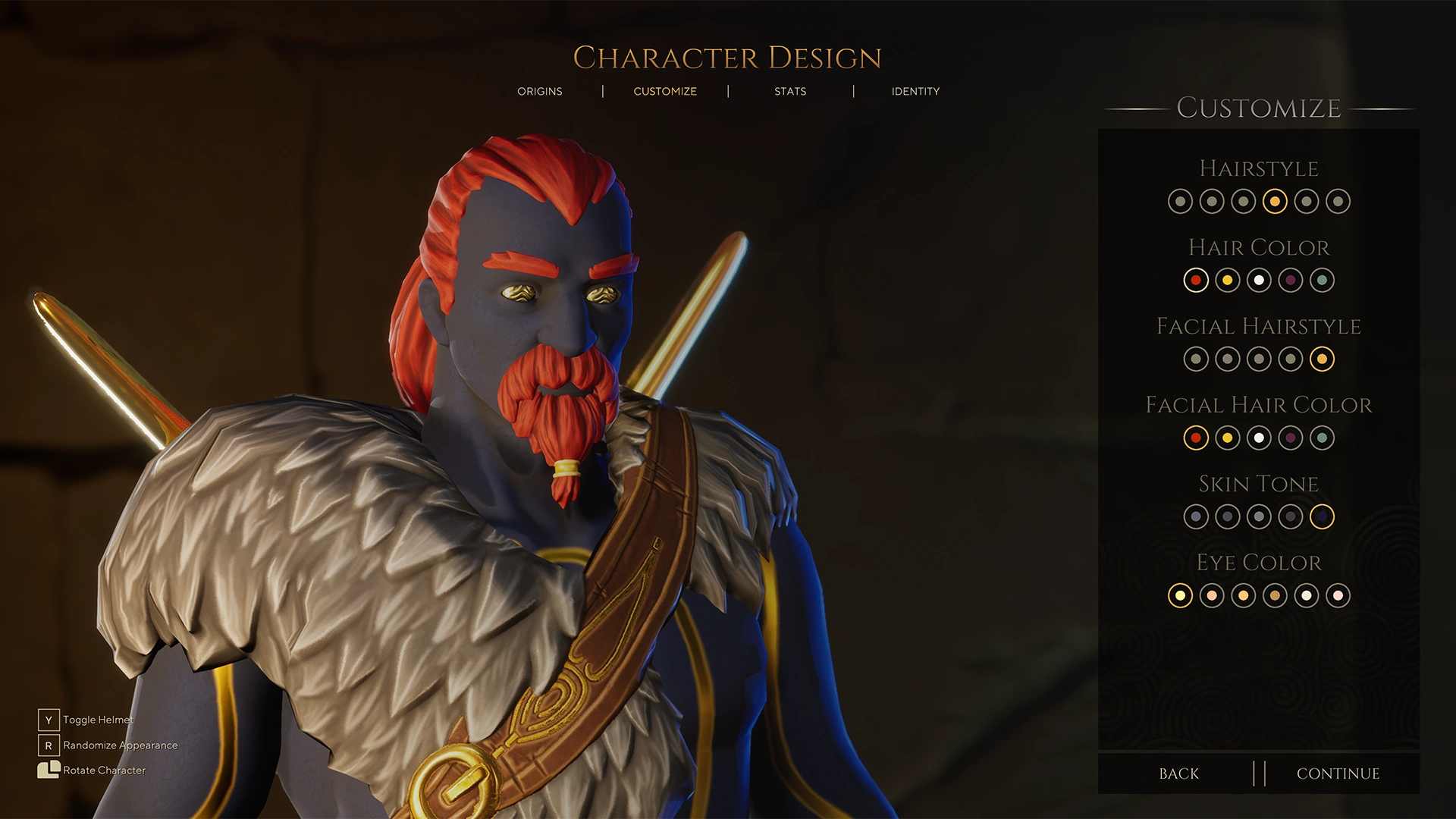Viewport: 1456px width, 819px height.
Task: Select the yellow Hair Color swatch
Action: pos(1228,280)
